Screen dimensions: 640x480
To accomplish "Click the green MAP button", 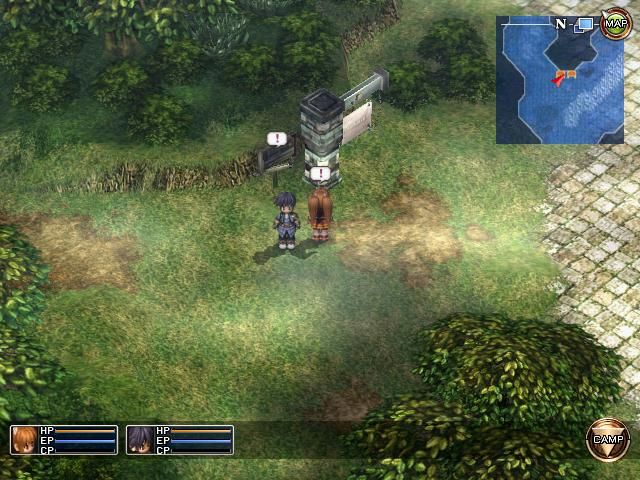I will (615, 22).
